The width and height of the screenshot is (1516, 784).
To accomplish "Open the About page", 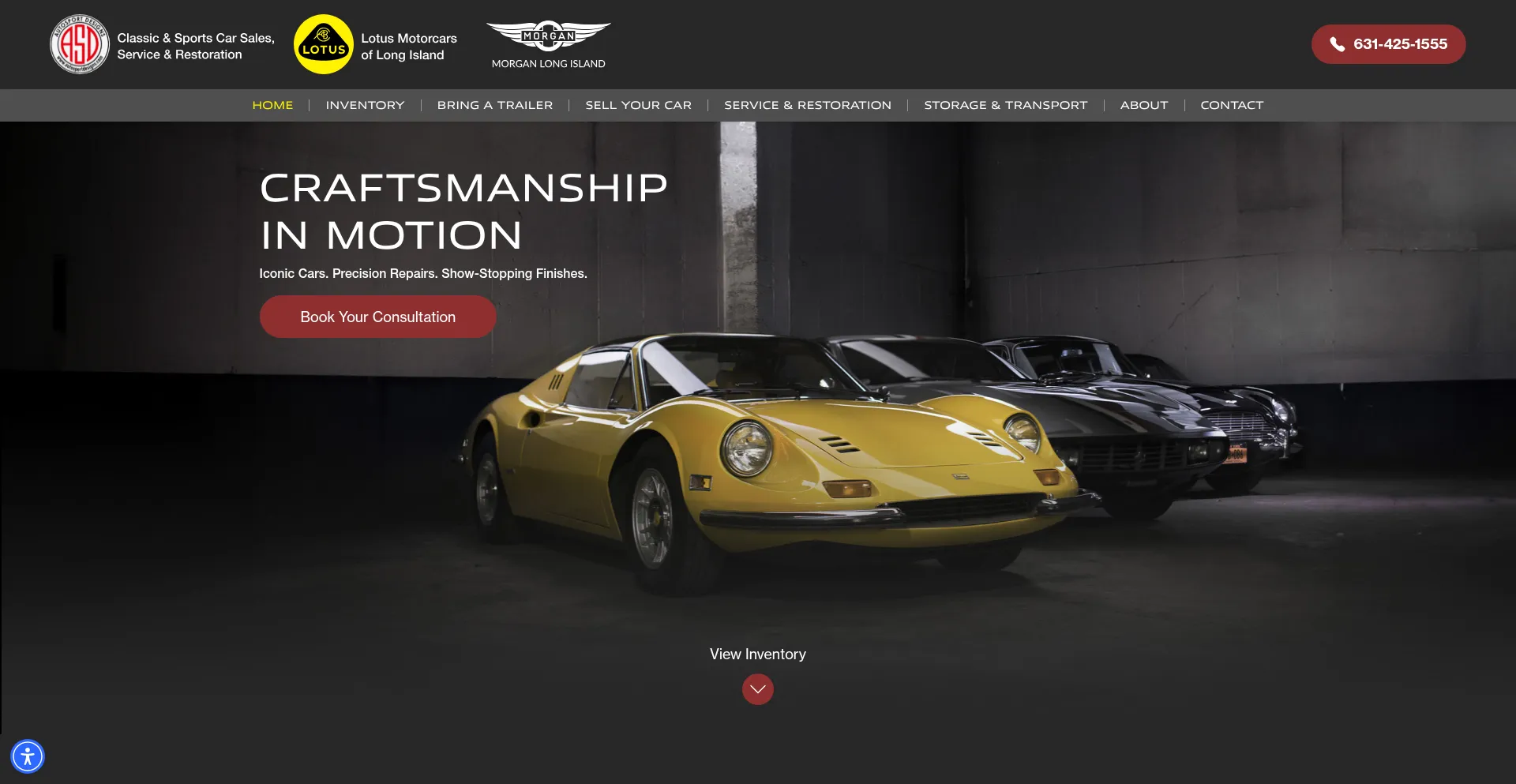I will coord(1143,105).
